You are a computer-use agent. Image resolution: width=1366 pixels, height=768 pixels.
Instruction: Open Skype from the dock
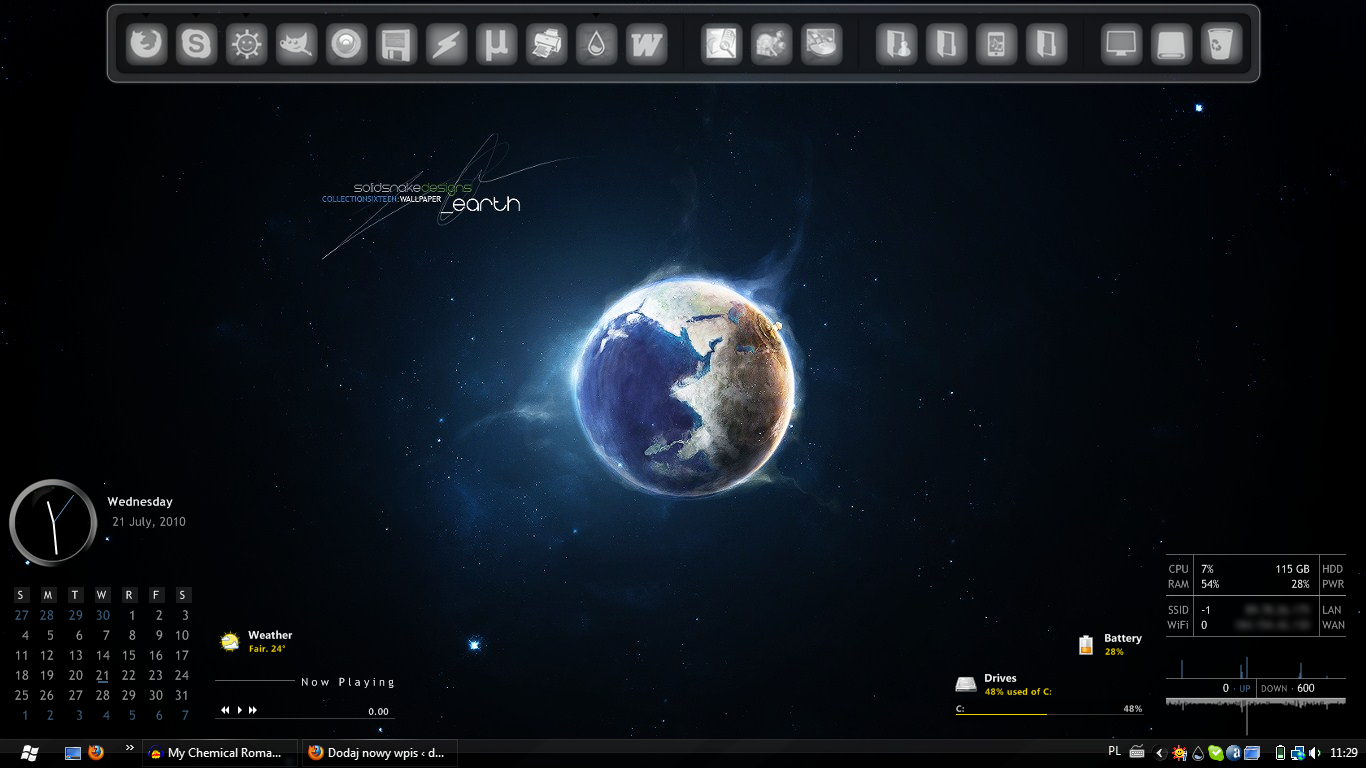tap(197, 45)
